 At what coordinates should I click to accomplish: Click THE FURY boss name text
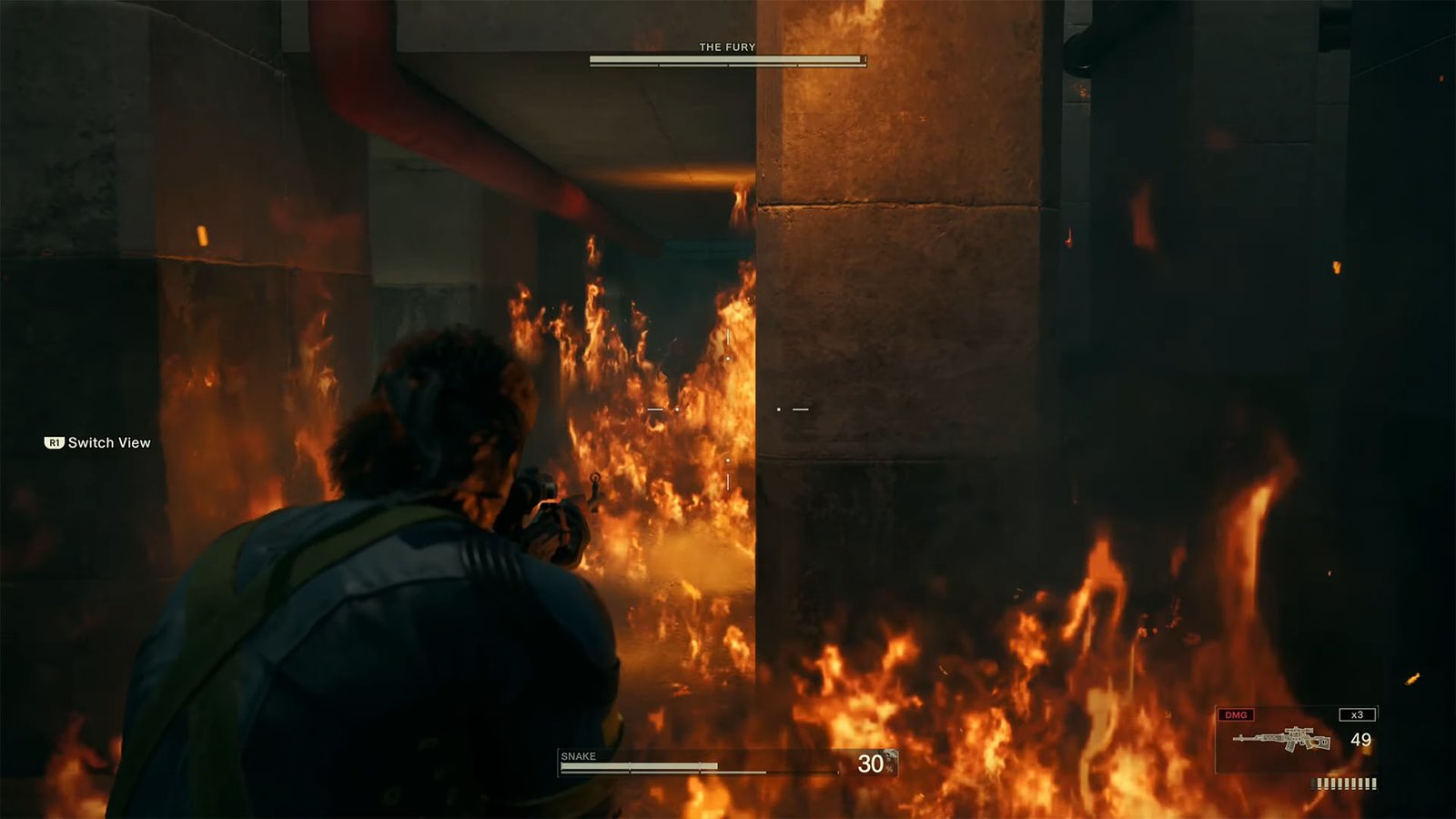726,45
